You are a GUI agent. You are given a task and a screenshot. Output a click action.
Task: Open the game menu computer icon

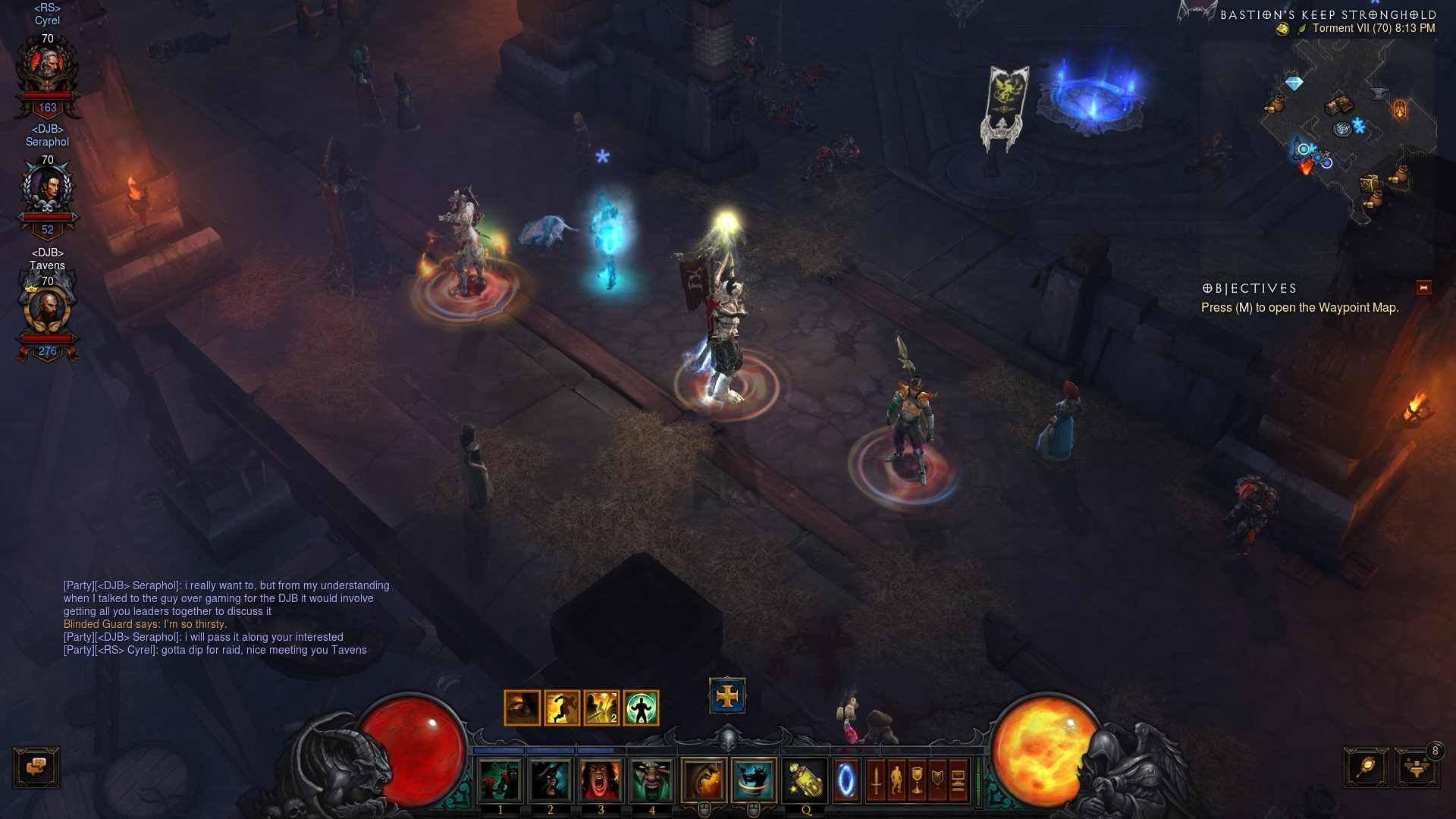(x=958, y=780)
